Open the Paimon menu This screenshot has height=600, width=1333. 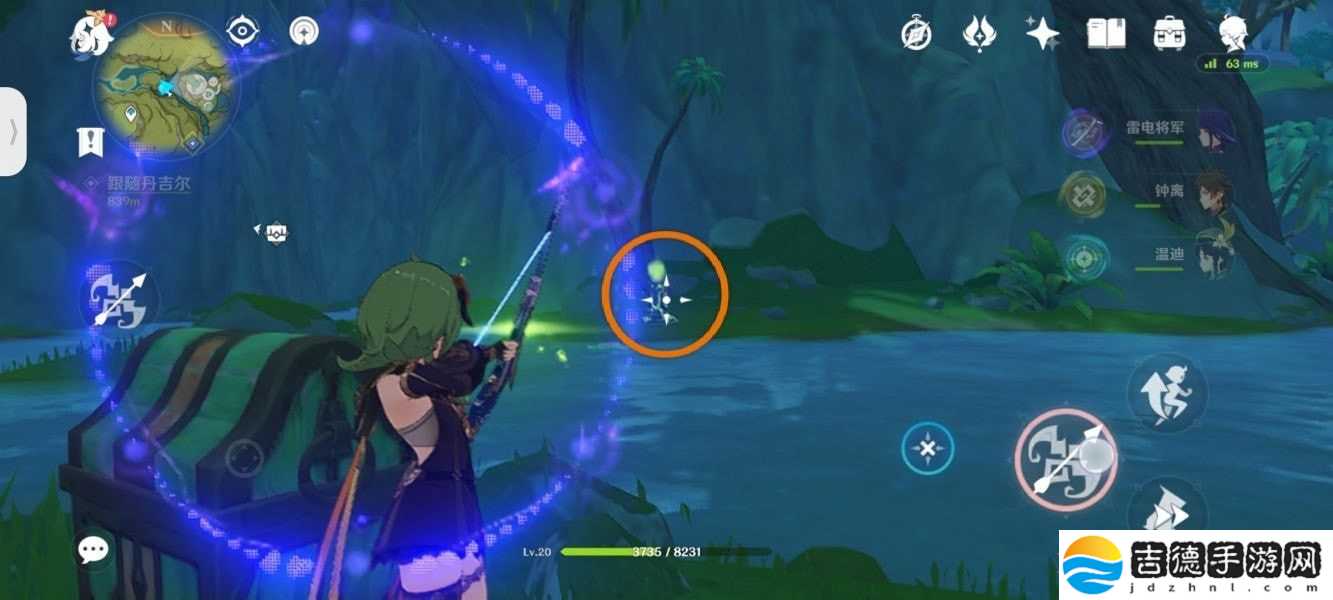90,34
